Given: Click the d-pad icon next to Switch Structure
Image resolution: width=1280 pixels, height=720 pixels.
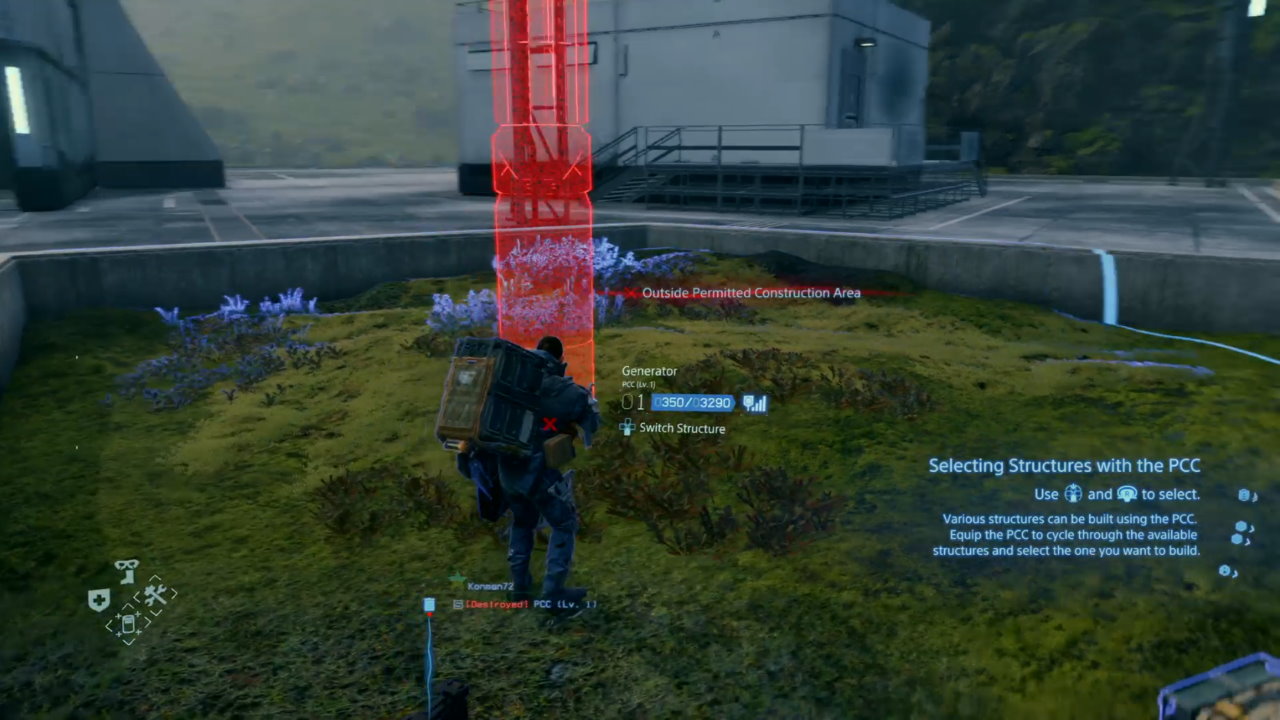Looking at the screenshot, I should point(628,428).
